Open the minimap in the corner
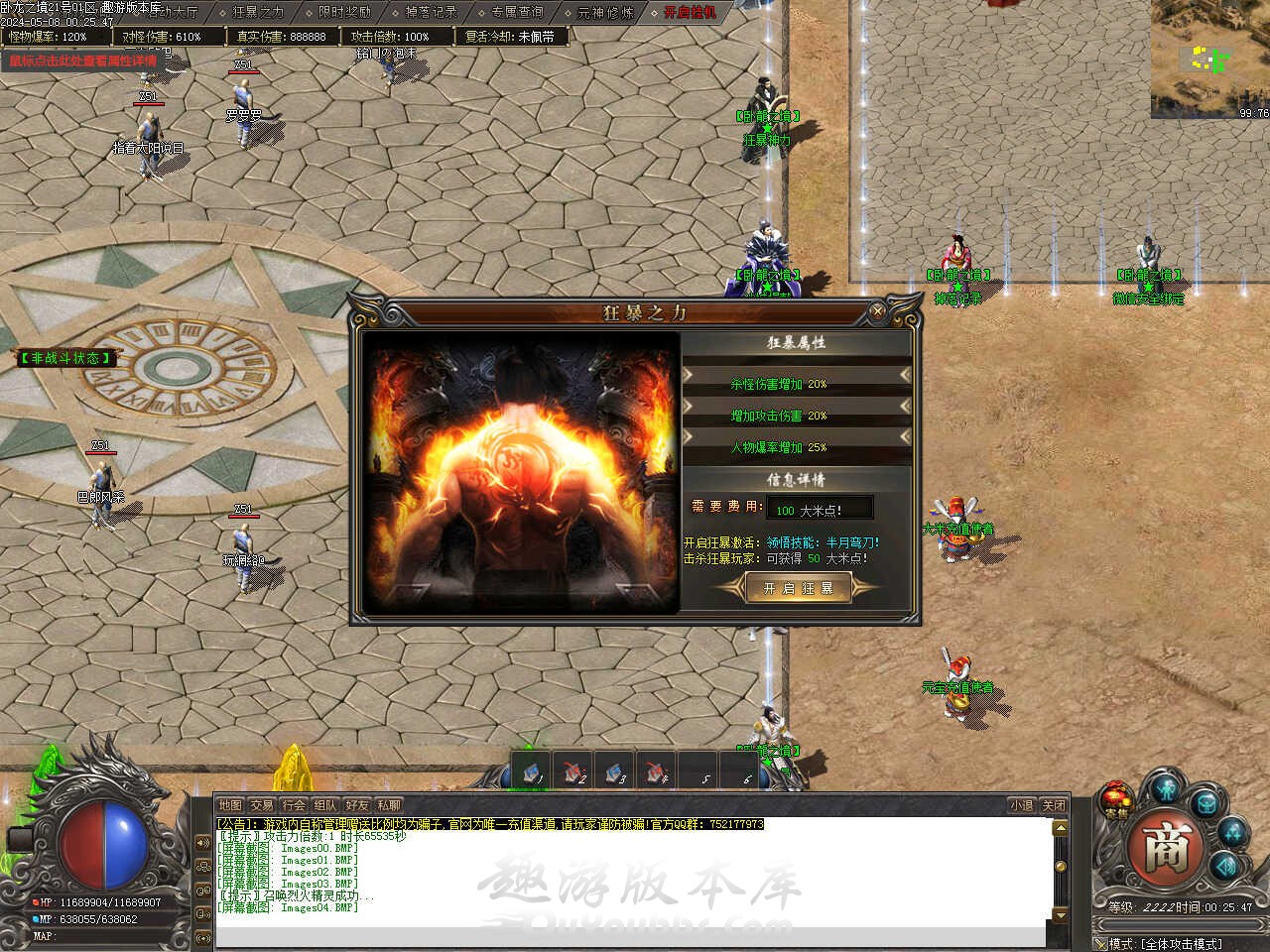1270x952 pixels. tap(1210, 58)
